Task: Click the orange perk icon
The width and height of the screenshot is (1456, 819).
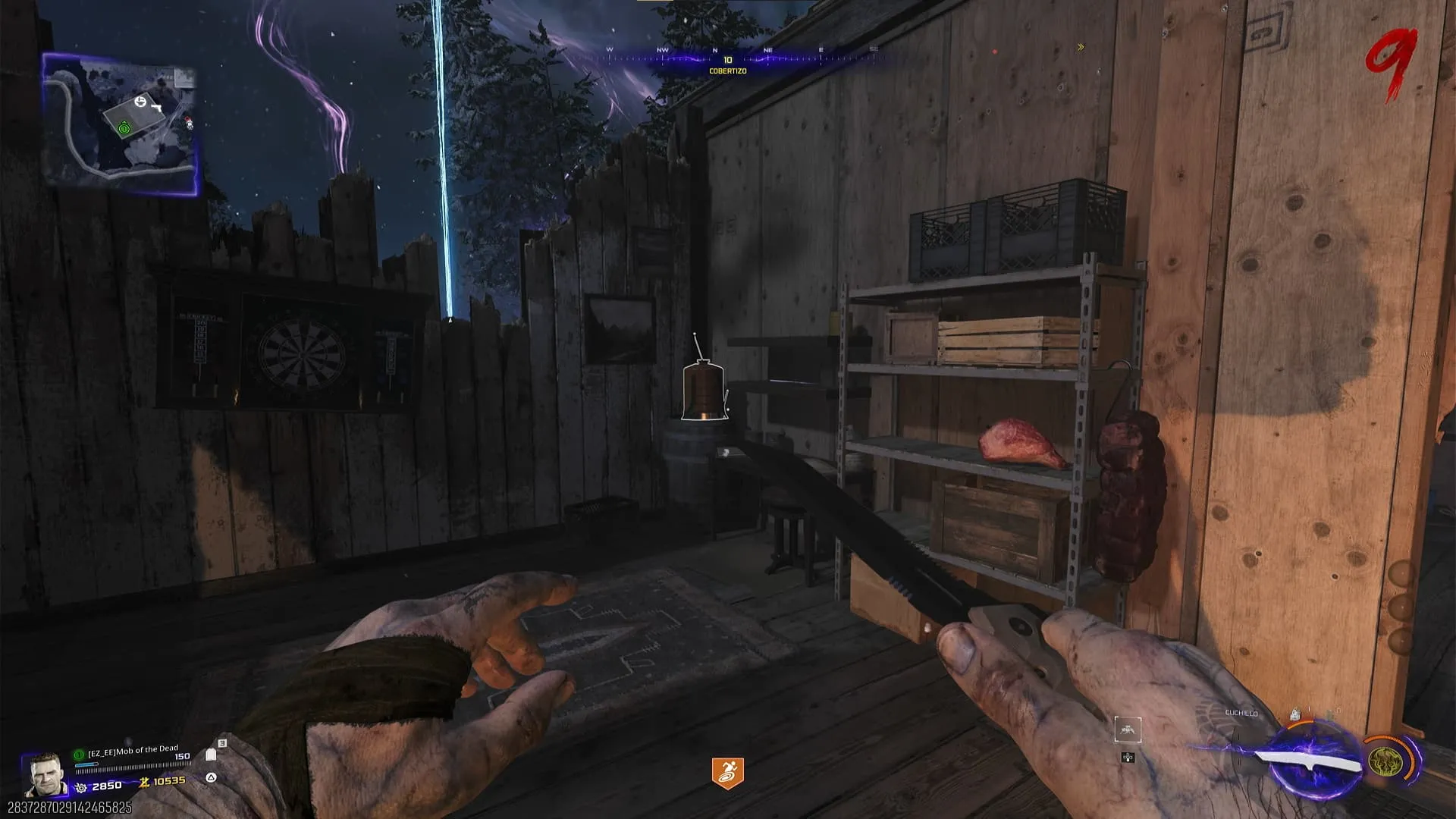Action: pyautogui.click(x=727, y=773)
